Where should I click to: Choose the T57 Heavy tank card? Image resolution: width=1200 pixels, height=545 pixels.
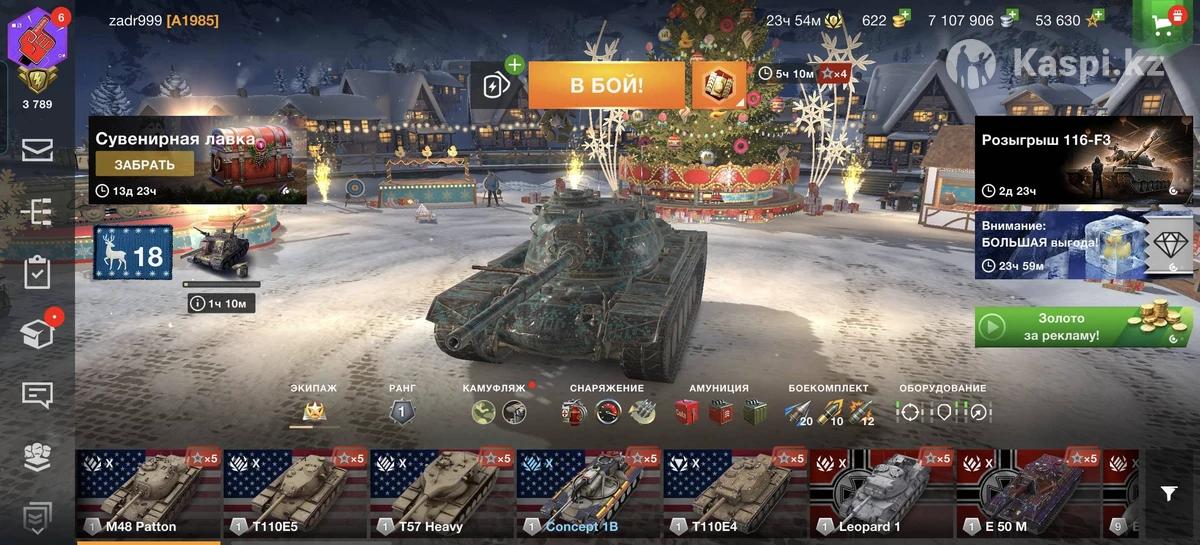point(442,494)
